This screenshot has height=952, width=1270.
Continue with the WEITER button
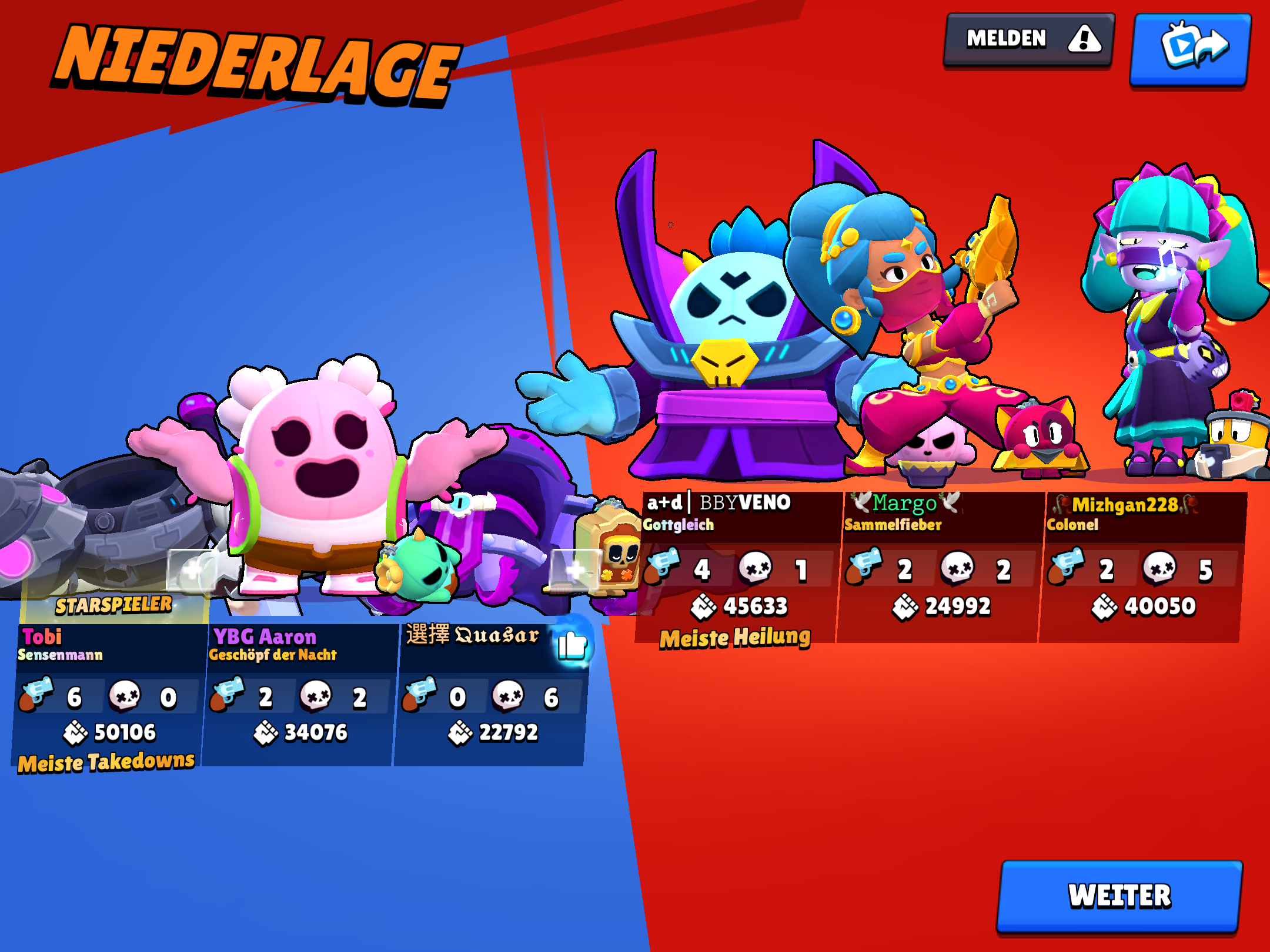1119,896
